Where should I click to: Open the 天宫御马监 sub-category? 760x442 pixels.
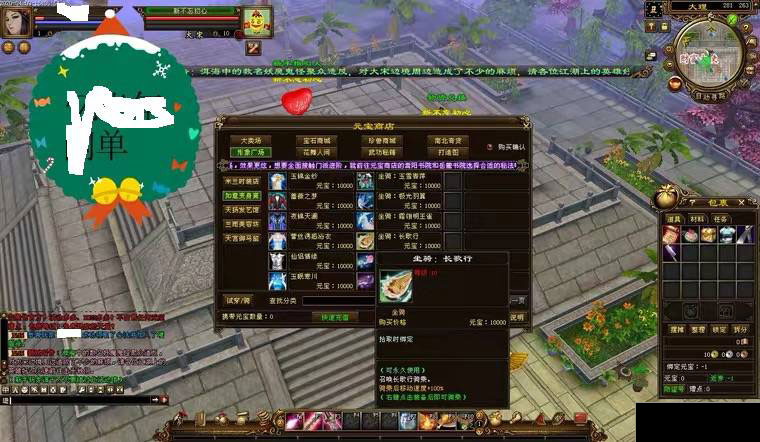(x=242, y=238)
